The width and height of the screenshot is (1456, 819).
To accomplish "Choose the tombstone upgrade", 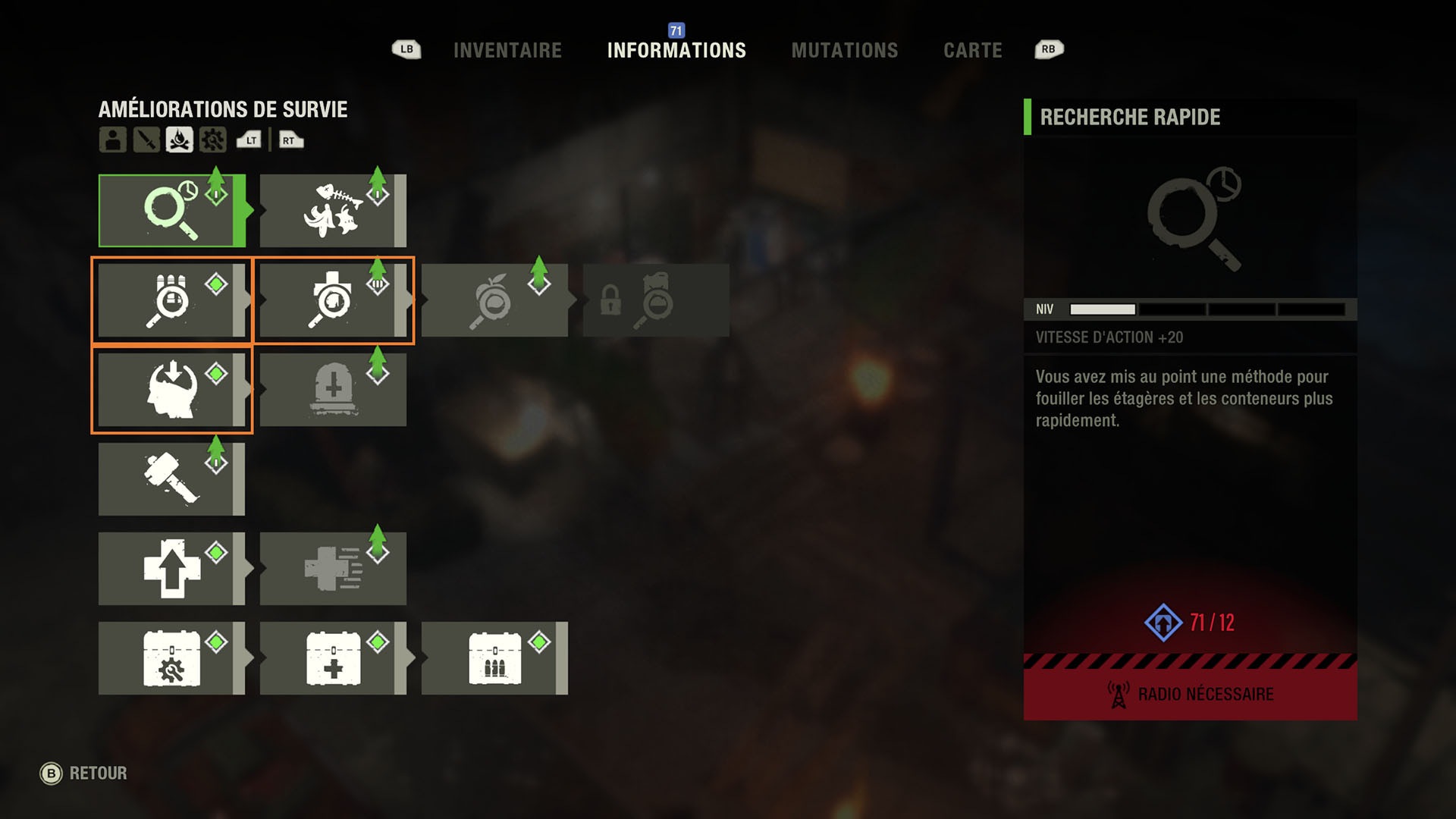I will pos(332,390).
